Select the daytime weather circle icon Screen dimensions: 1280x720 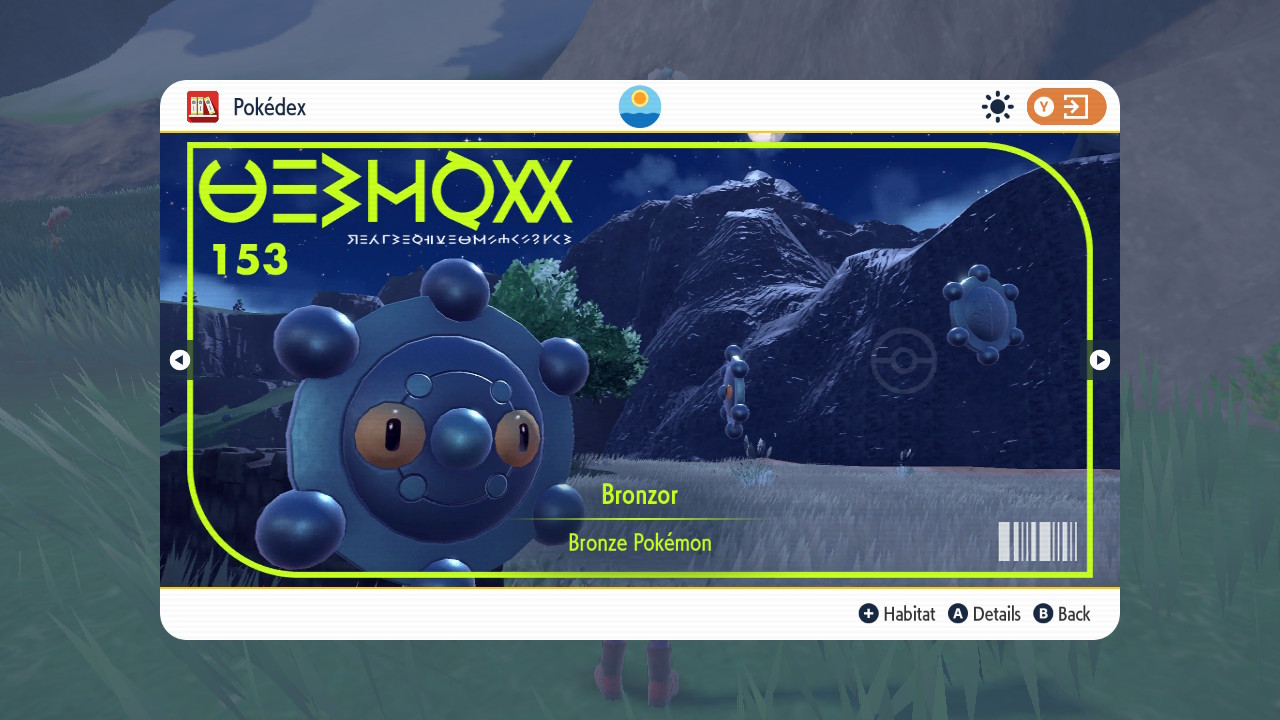pos(639,106)
